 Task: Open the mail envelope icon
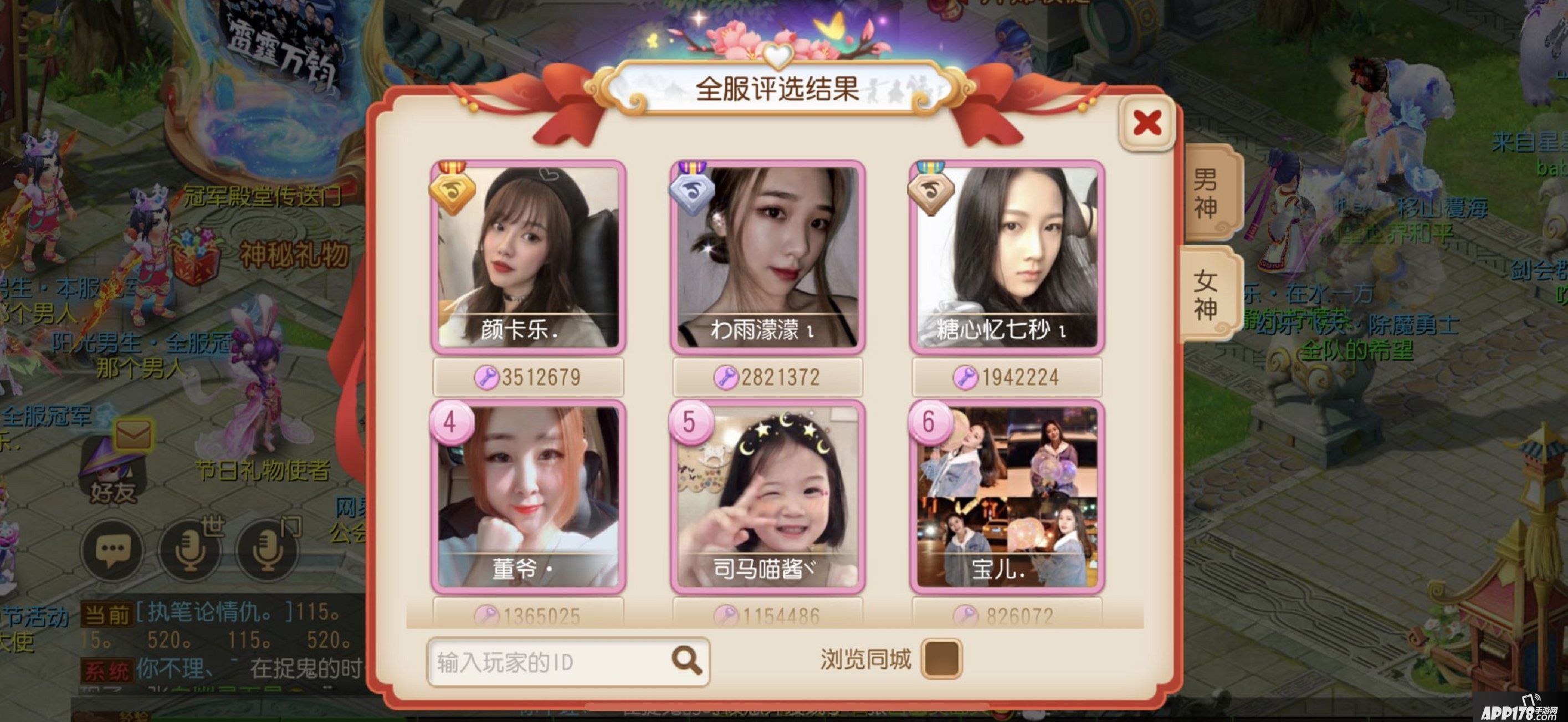tap(132, 436)
